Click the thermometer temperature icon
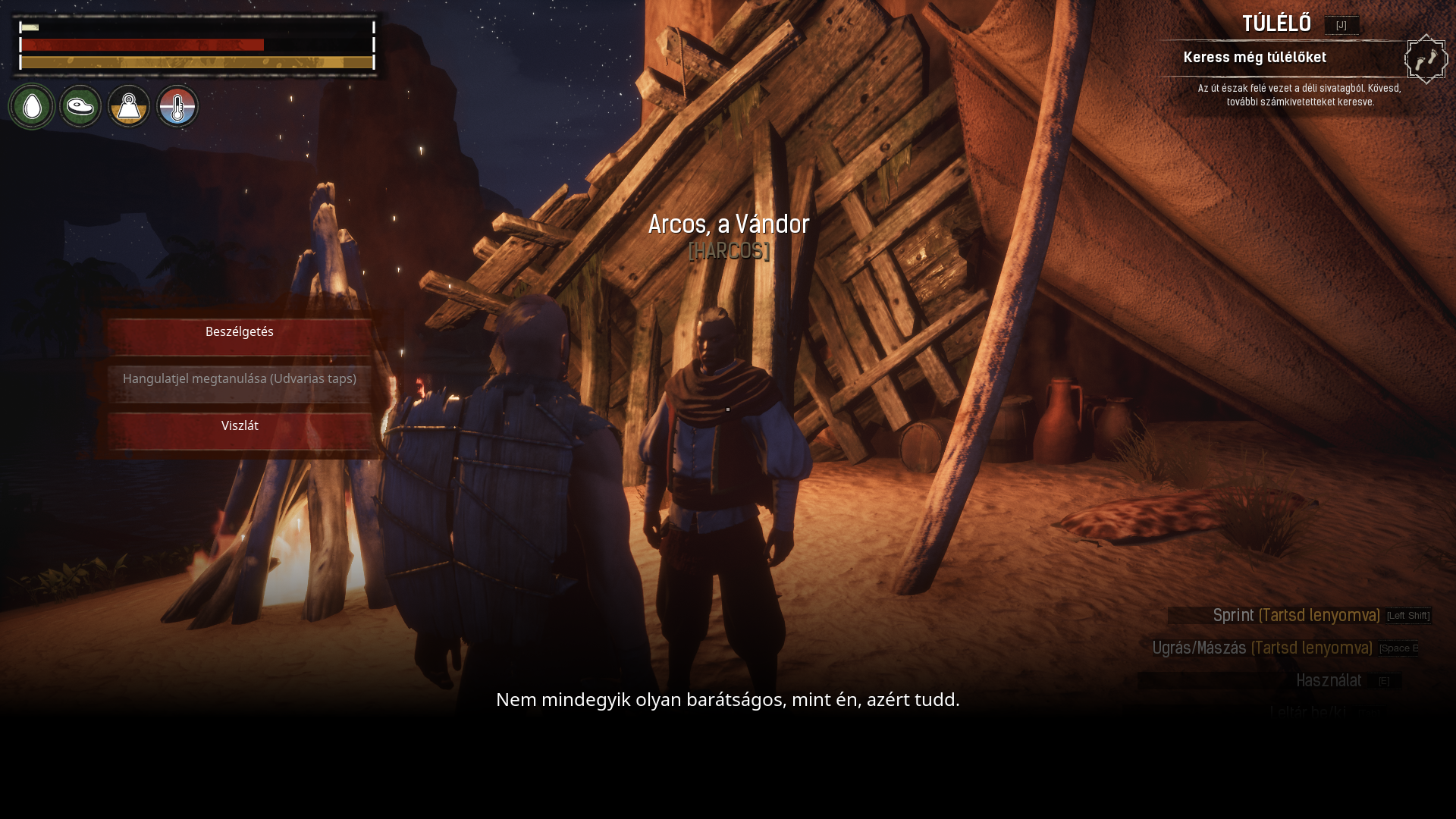The height and width of the screenshot is (819, 1456). 177,107
